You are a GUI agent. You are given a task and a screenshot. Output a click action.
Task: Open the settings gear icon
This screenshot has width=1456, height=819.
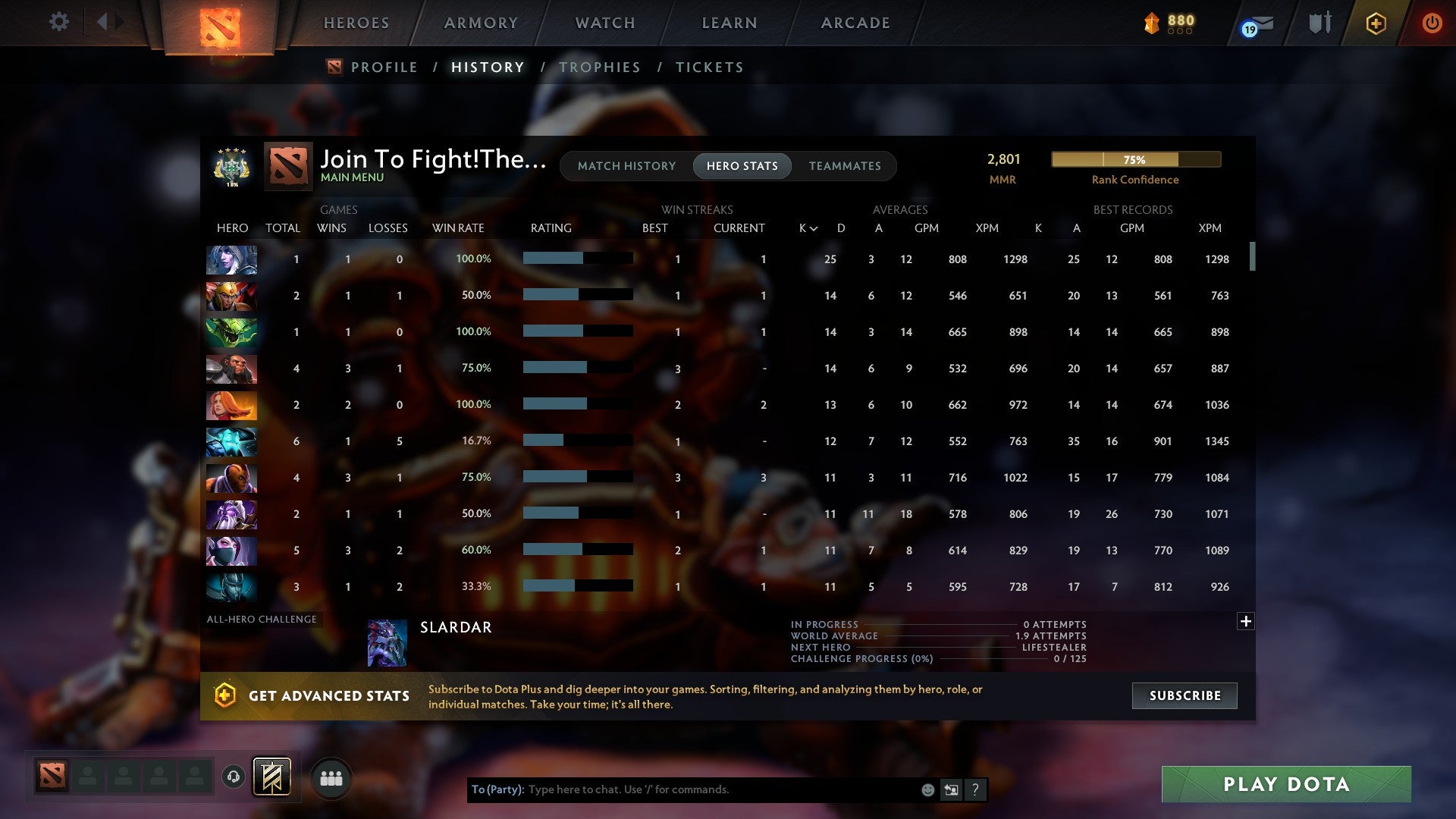(x=59, y=23)
